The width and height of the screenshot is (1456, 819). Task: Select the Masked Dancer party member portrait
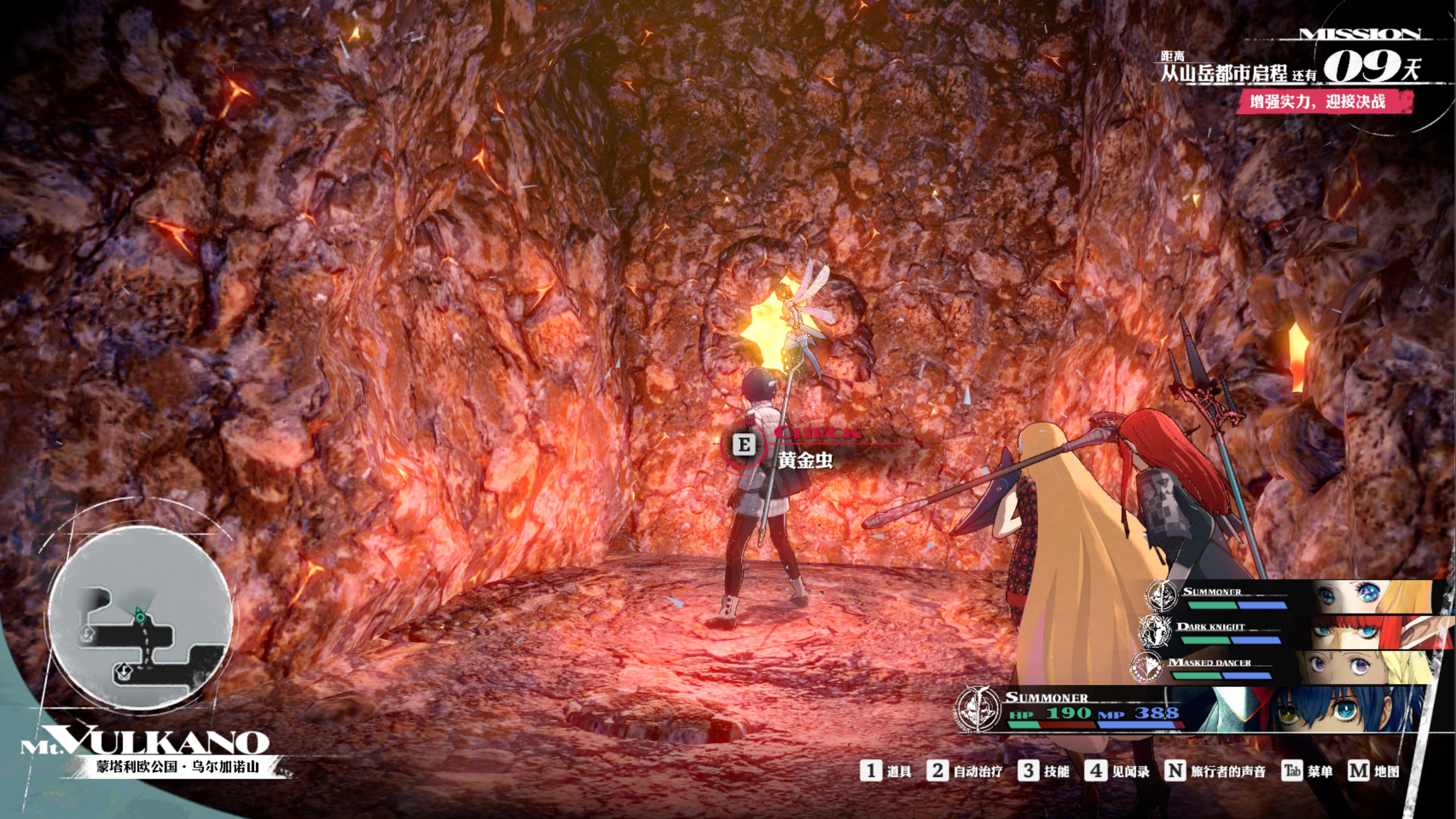click(1353, 667)
